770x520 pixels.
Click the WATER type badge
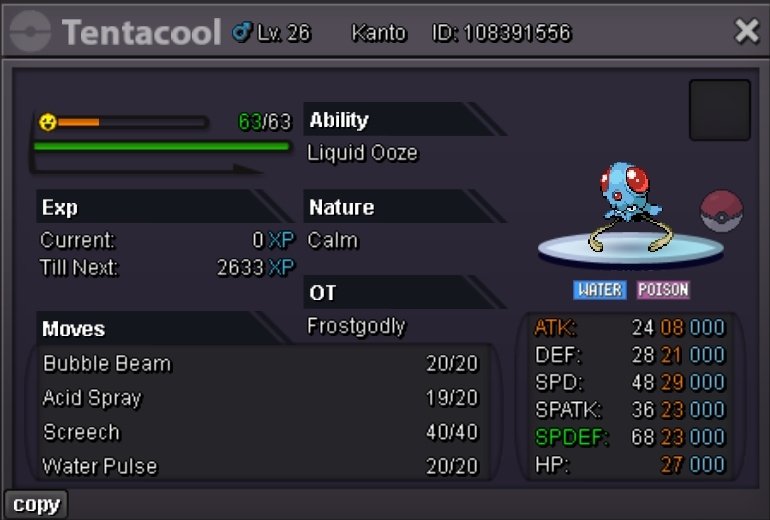[600, 290]
